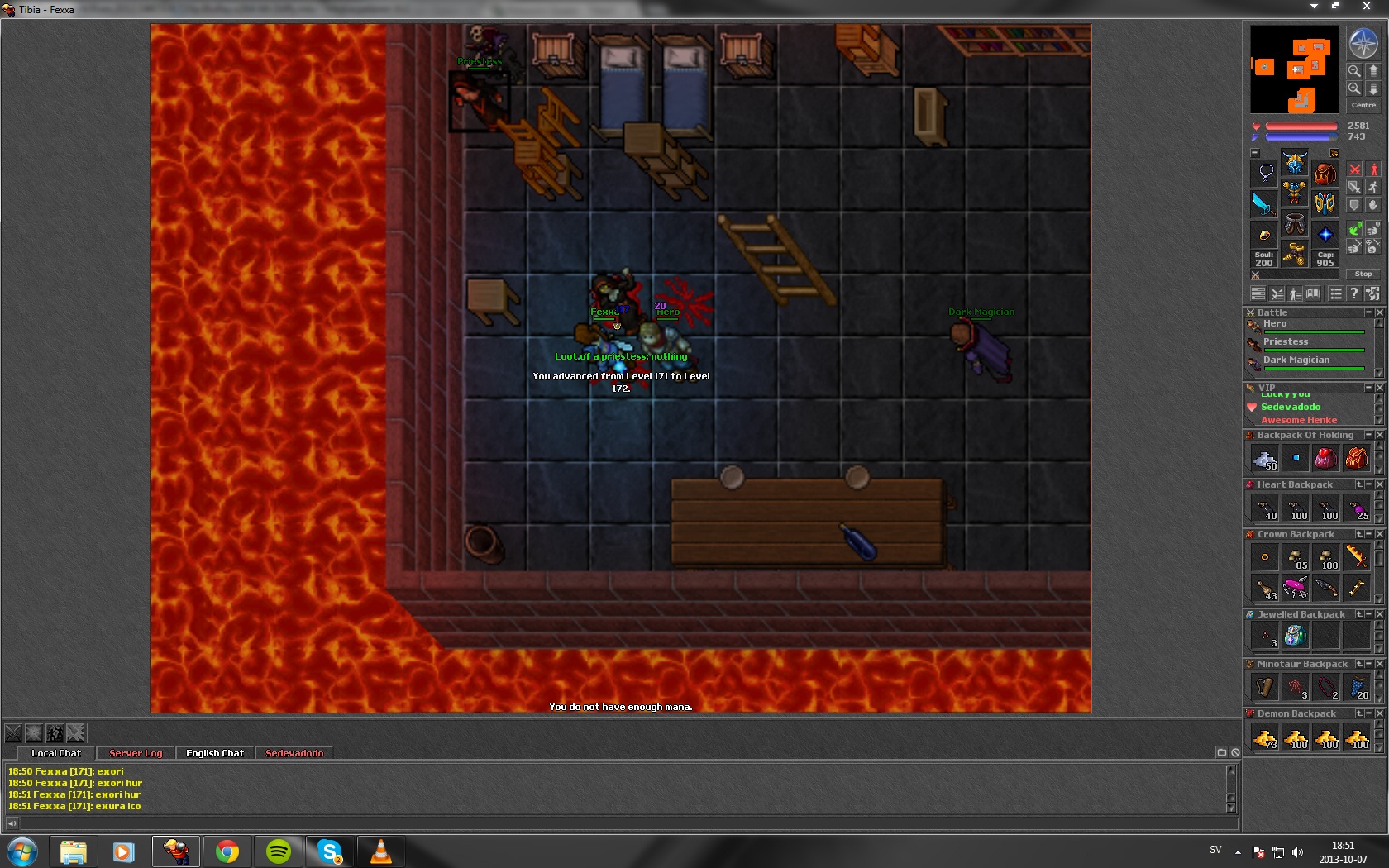The image size is (1389, 868).
Task: Close the Tibia game window
Action: pyautogui.click(x=1366, y=7)
